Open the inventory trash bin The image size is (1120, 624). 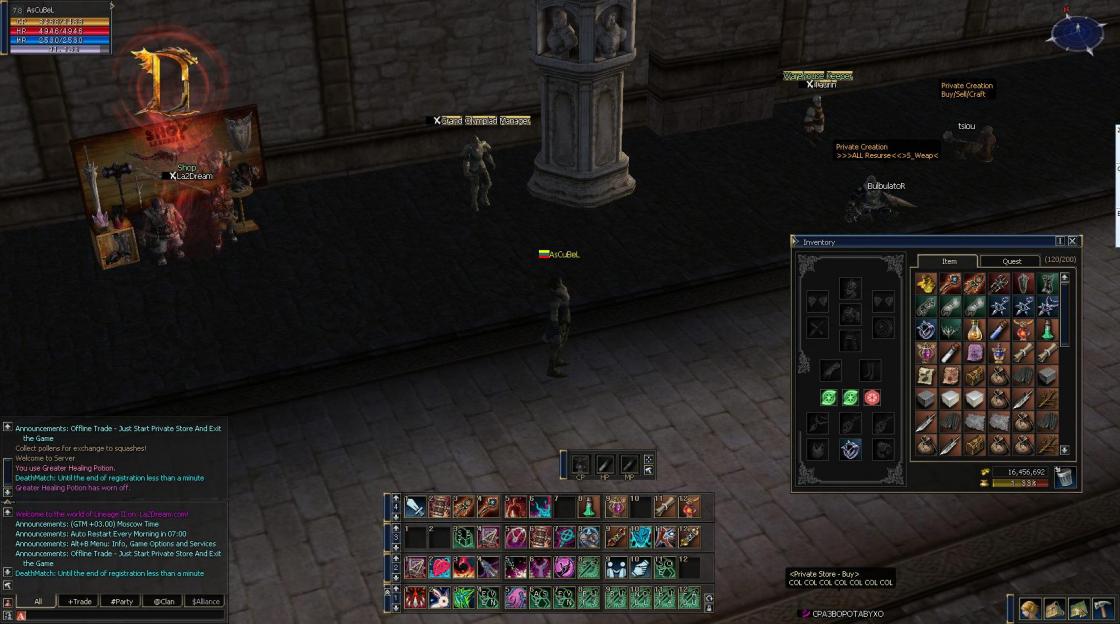pyautogui.click(x=1065, y=477)
